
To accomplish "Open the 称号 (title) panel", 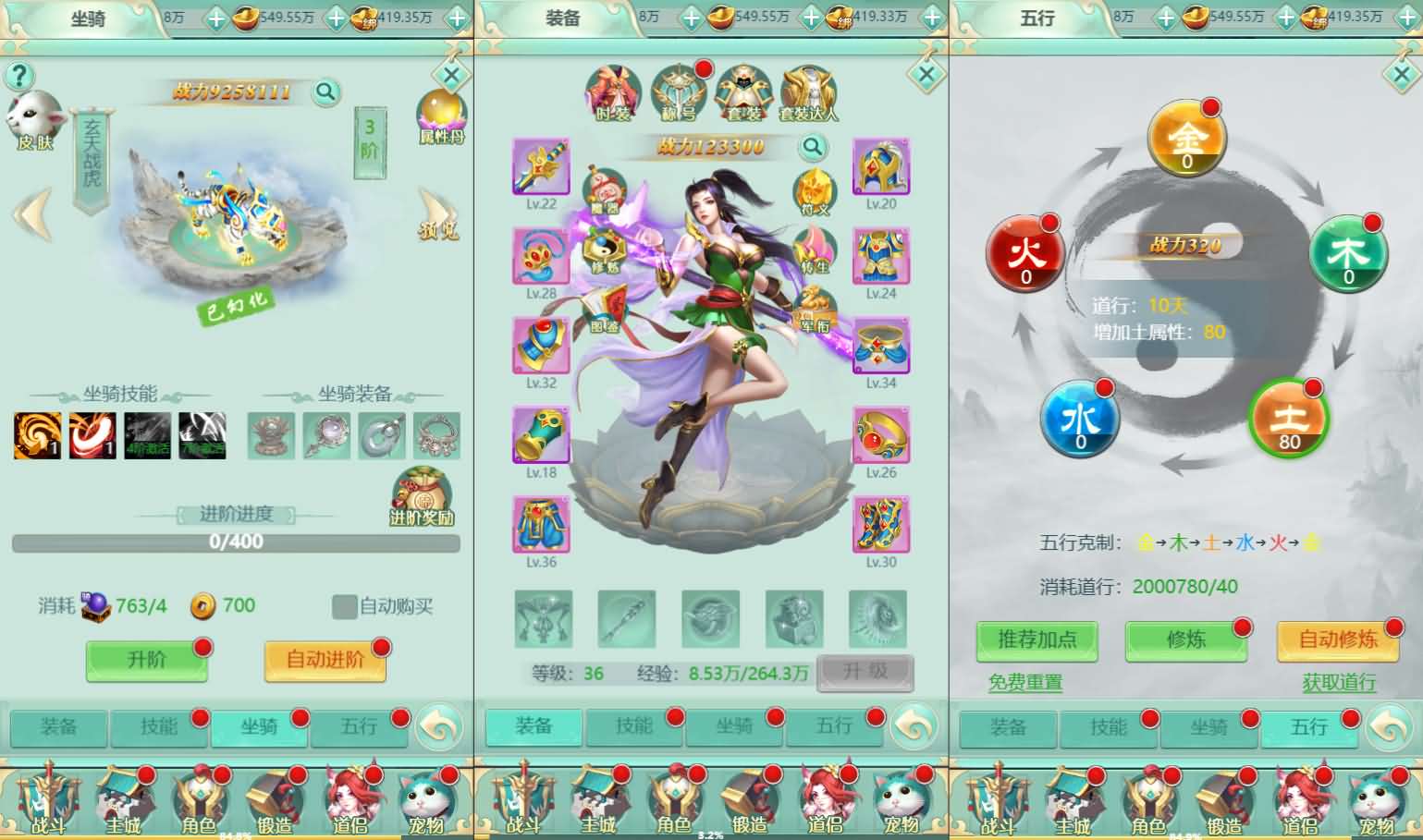I will click(x=678, y=90).
